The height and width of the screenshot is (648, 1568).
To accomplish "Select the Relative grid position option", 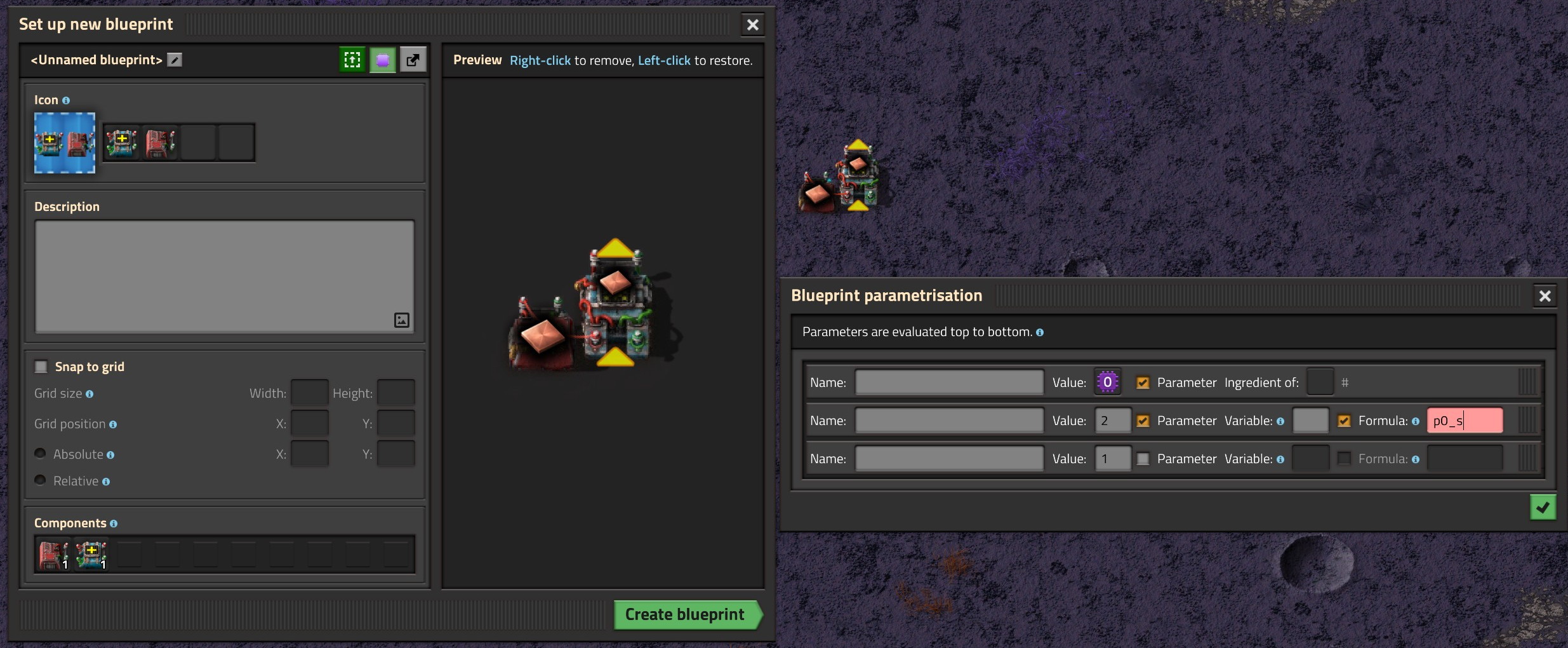I will [x=39, y=480].
